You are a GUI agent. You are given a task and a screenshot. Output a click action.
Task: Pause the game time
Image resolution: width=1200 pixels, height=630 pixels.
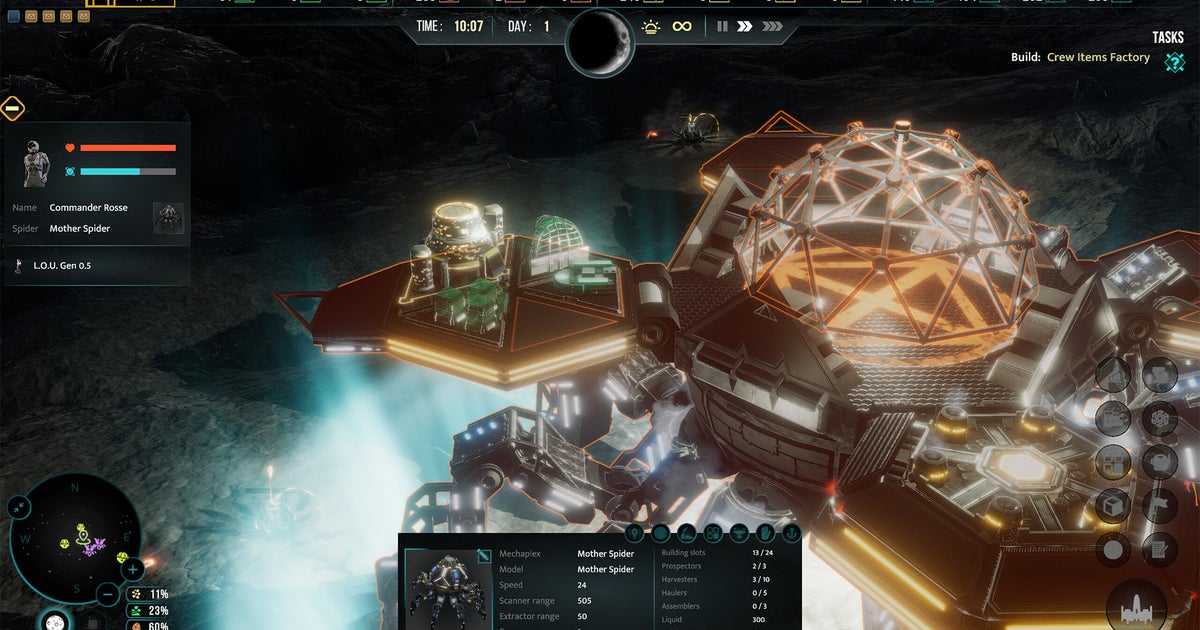click(x=722, y=27)
